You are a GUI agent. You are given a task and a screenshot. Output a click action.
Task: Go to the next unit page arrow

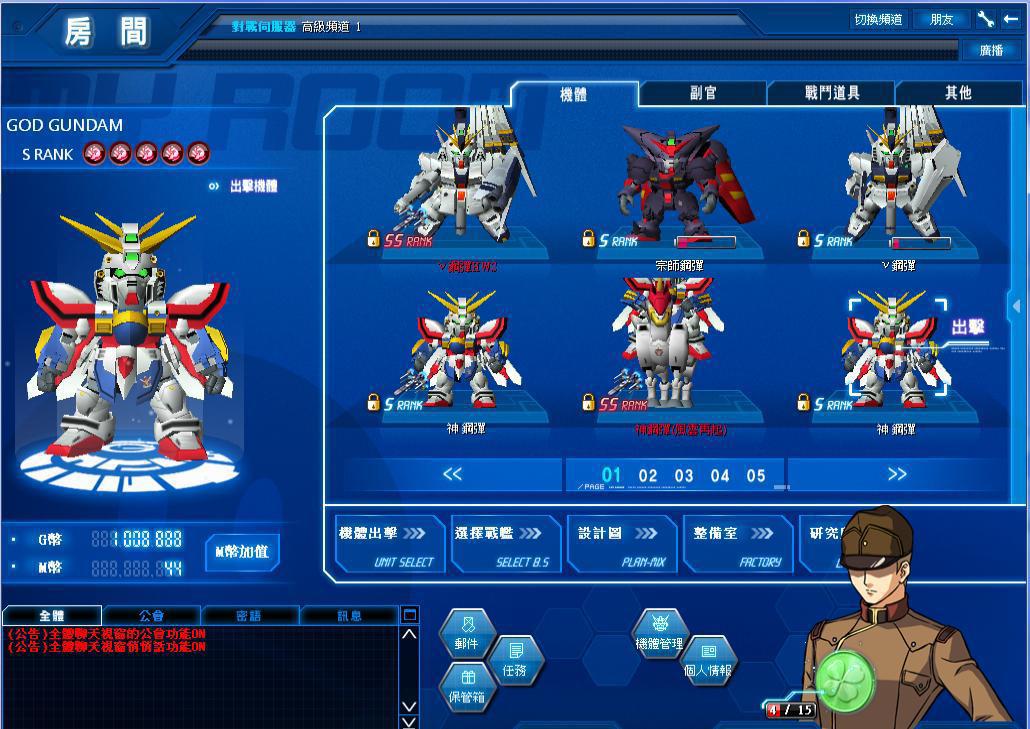pyautogui.click(x=896, y=474)
